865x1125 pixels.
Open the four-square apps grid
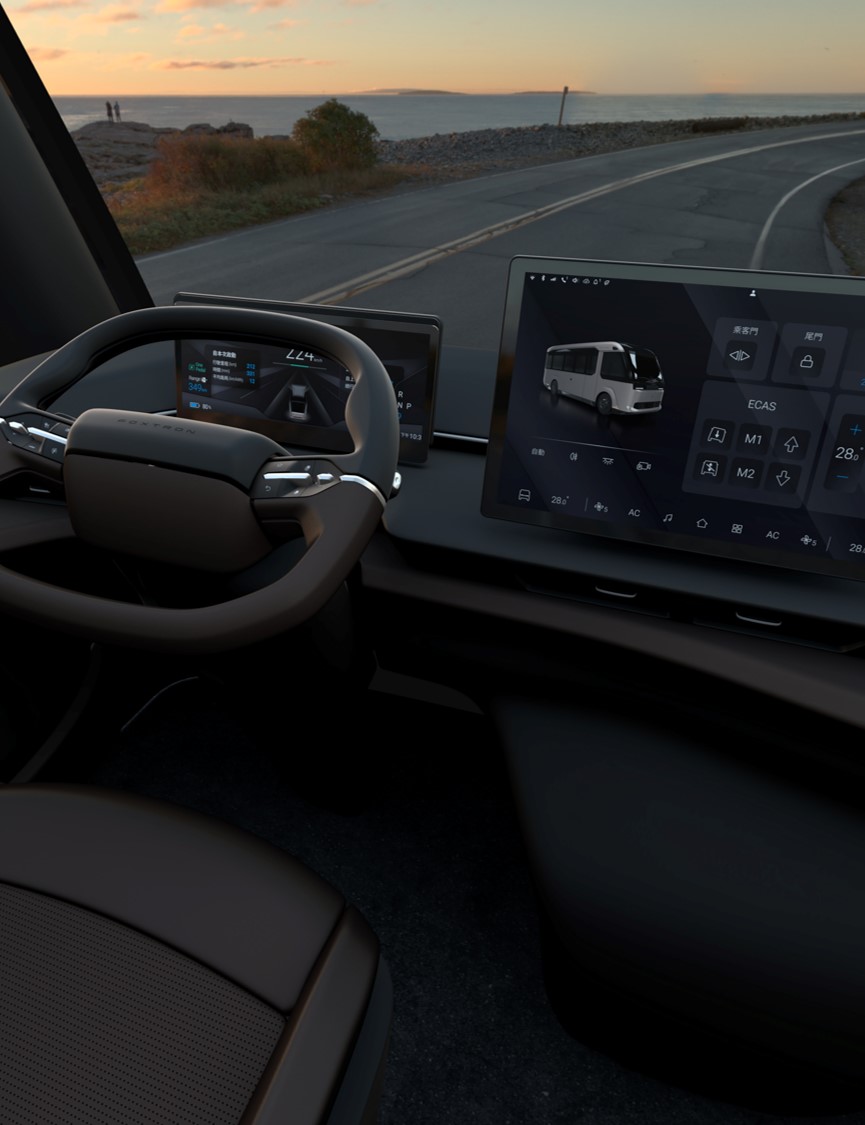coord(736,528)
